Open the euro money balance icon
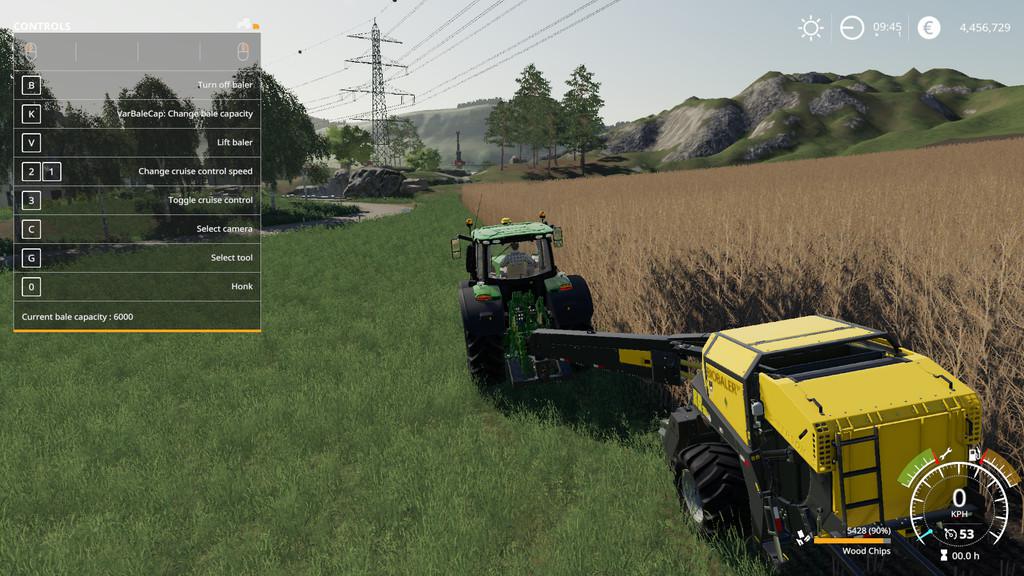 click(929, 28)
